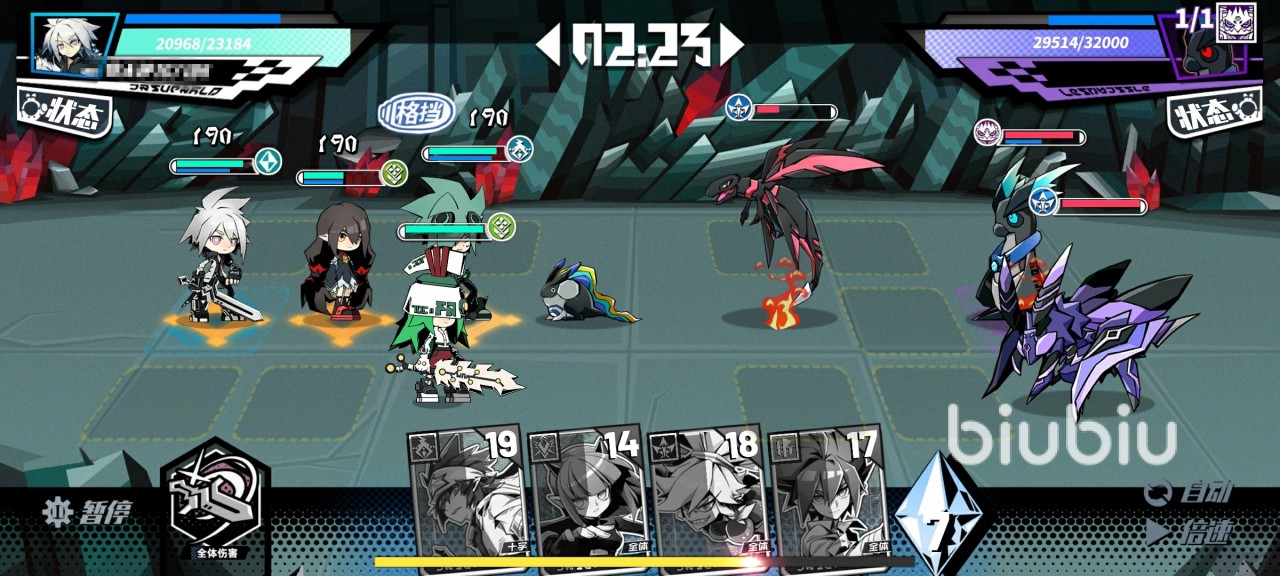
Task: Use the card costing 17
Action: [827, 491]
